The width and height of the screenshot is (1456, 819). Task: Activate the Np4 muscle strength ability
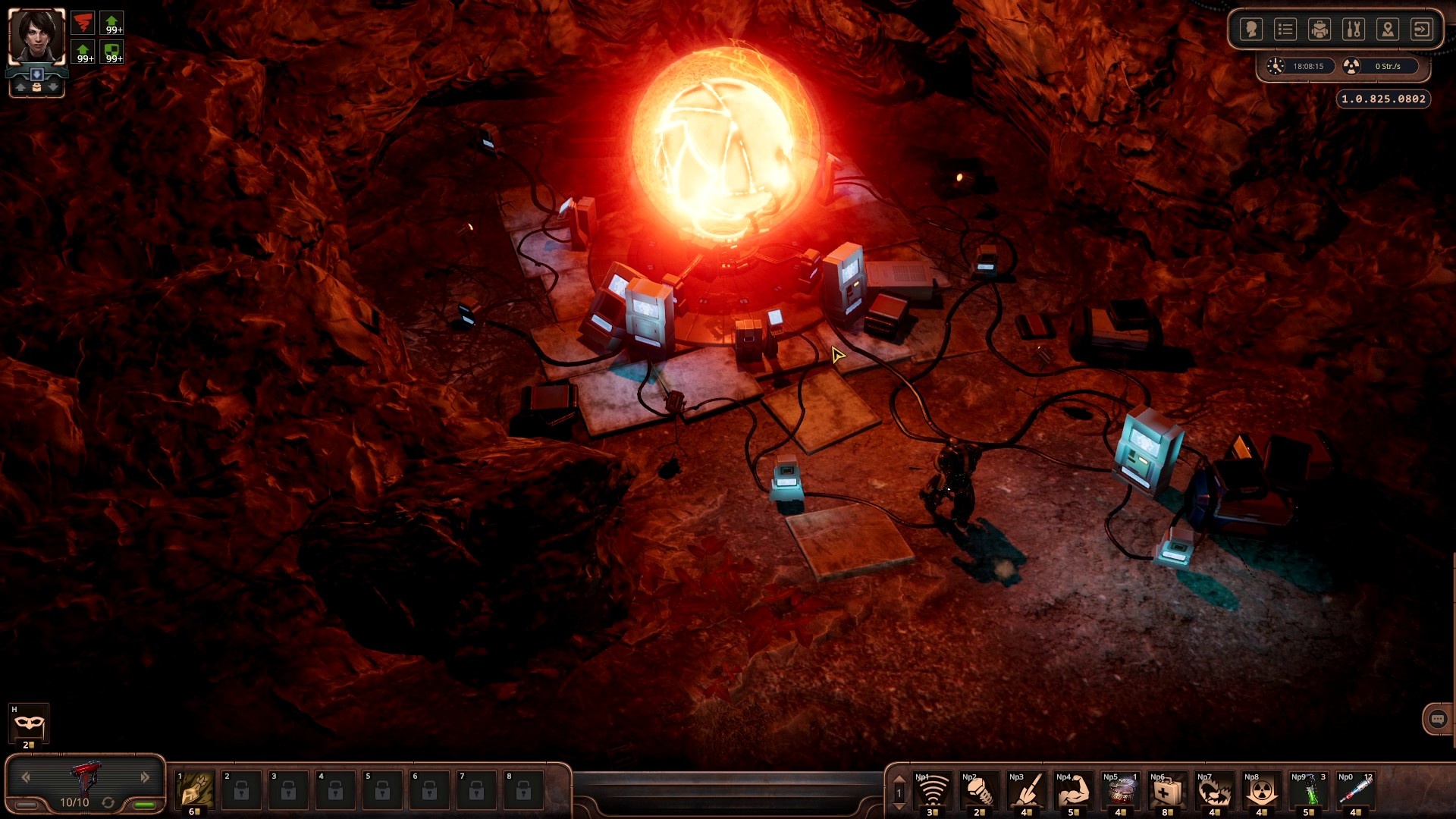pyautogui.click(x=1075, y=791)
